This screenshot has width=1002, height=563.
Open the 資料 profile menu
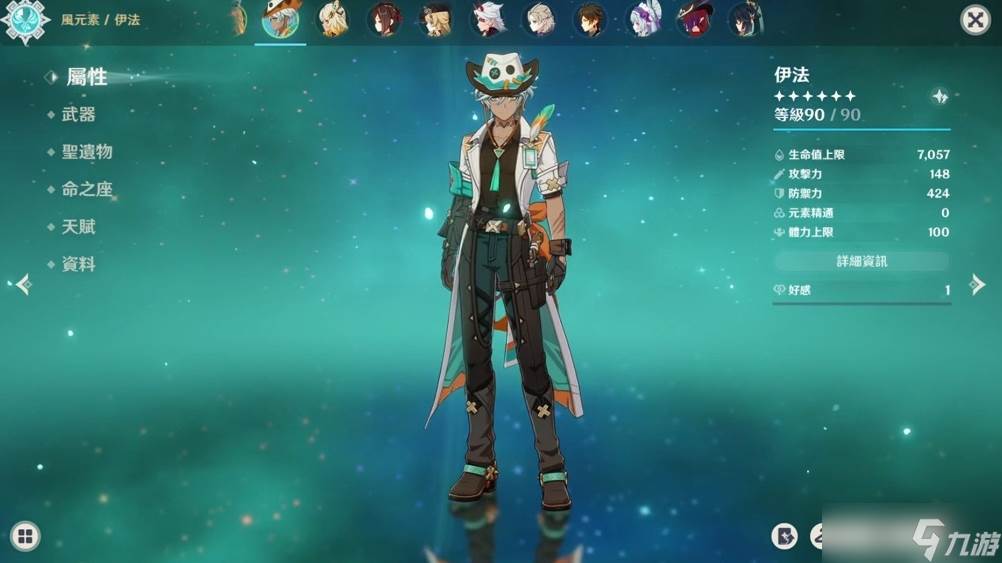[78, 265]
